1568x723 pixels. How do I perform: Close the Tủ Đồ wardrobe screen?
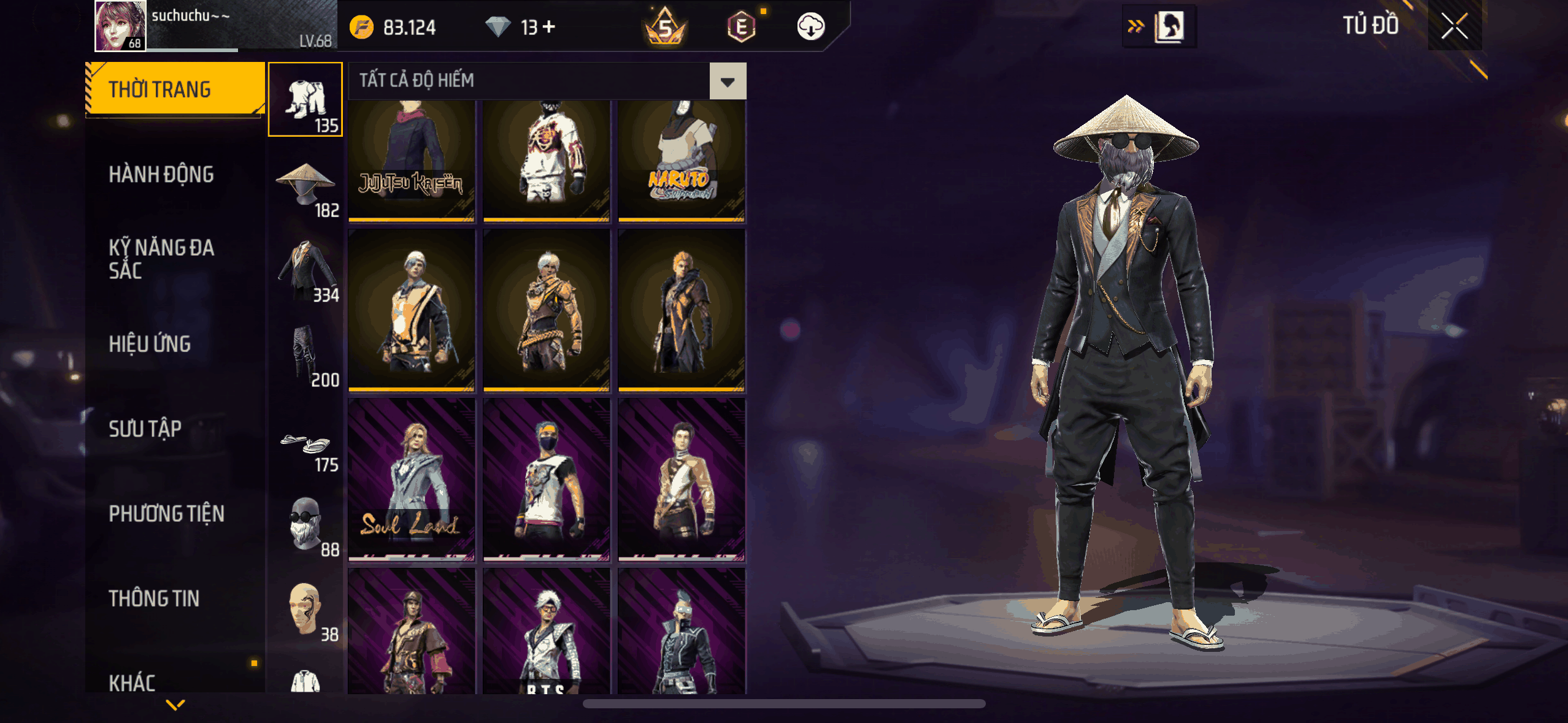coord(1454,26)
